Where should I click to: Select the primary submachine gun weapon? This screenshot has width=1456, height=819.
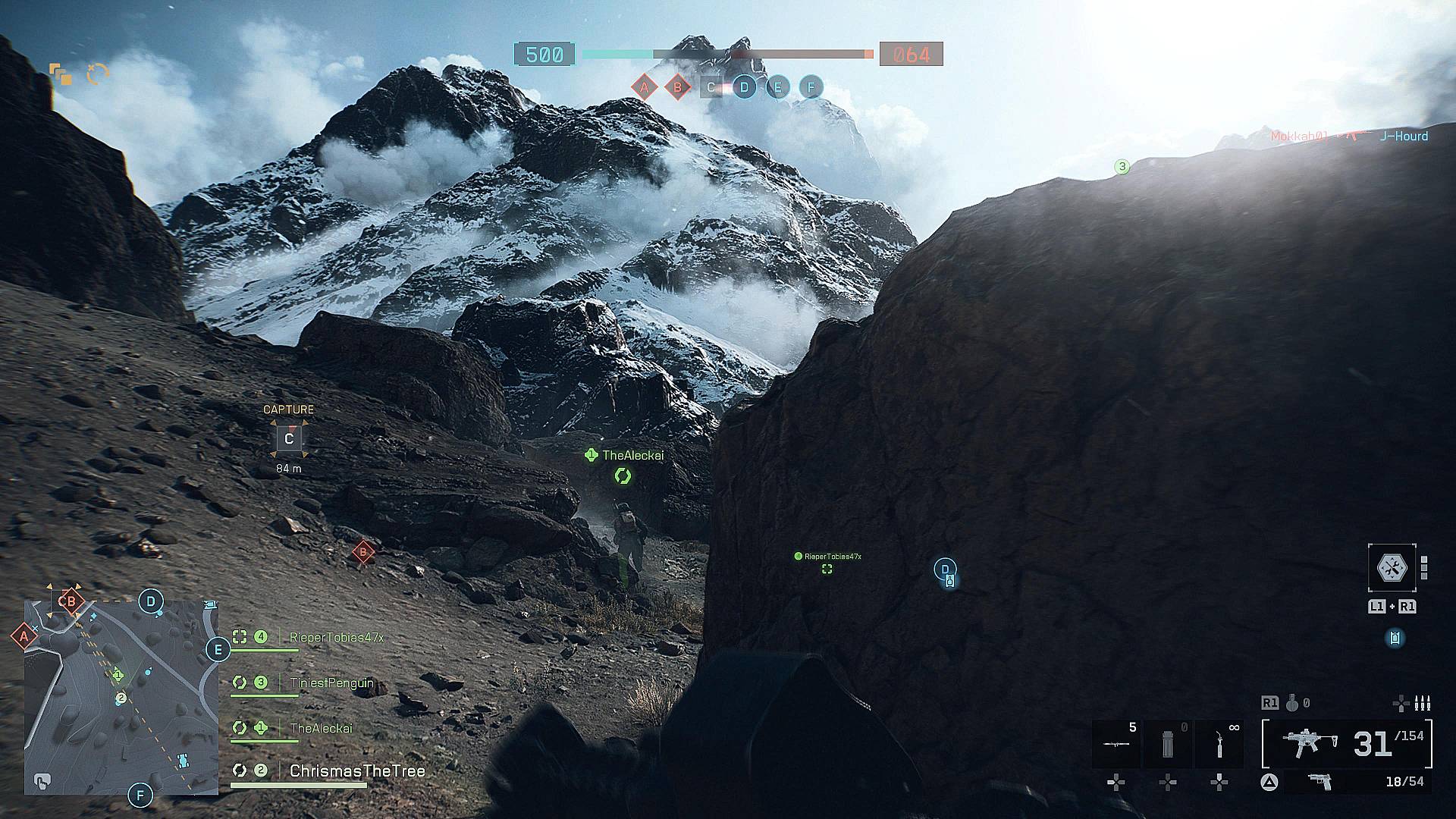click(x=1308, y=744)
